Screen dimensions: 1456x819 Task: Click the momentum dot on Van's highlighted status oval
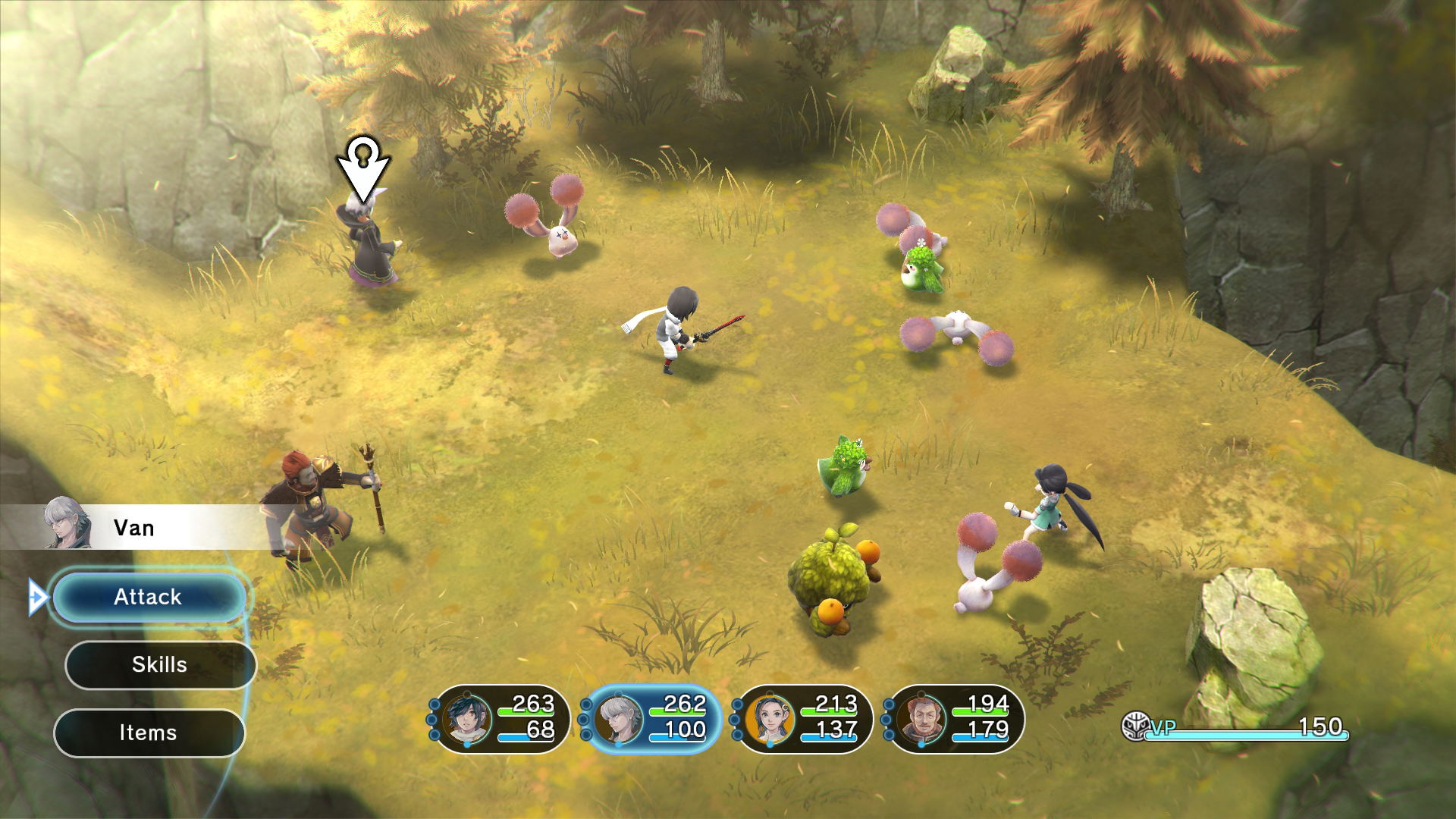coord(585,720)
